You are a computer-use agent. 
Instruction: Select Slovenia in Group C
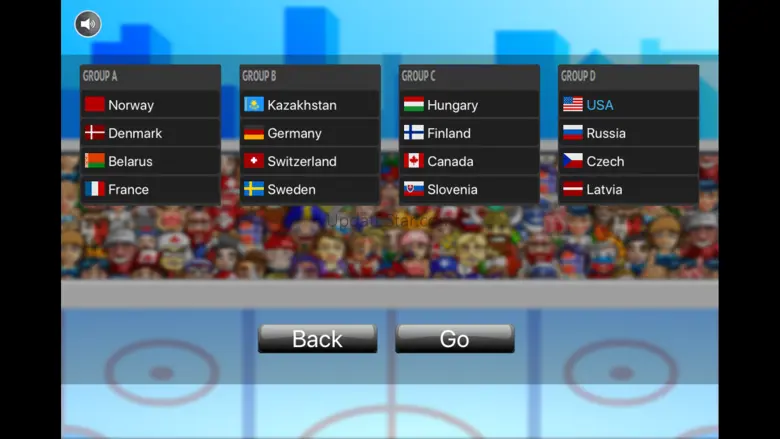[469, 189]
